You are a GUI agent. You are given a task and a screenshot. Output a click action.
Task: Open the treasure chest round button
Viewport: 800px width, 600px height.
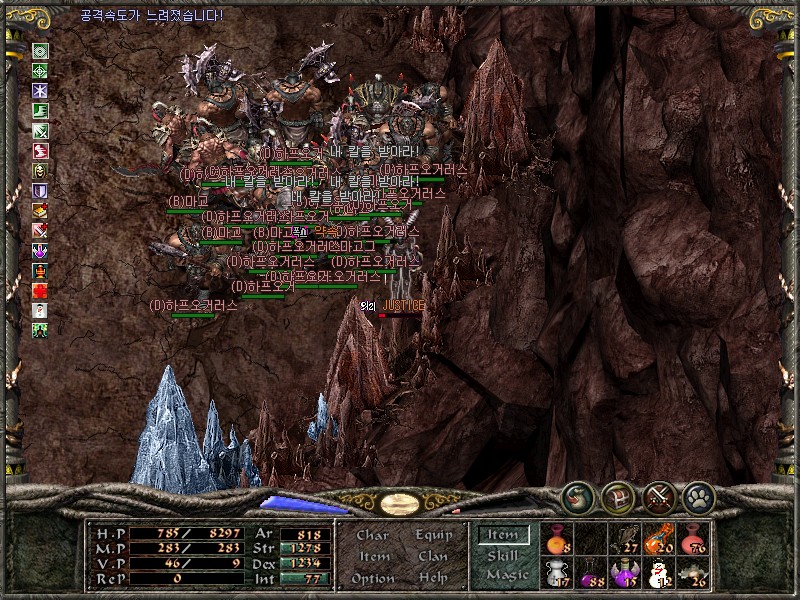click(617, 495)
